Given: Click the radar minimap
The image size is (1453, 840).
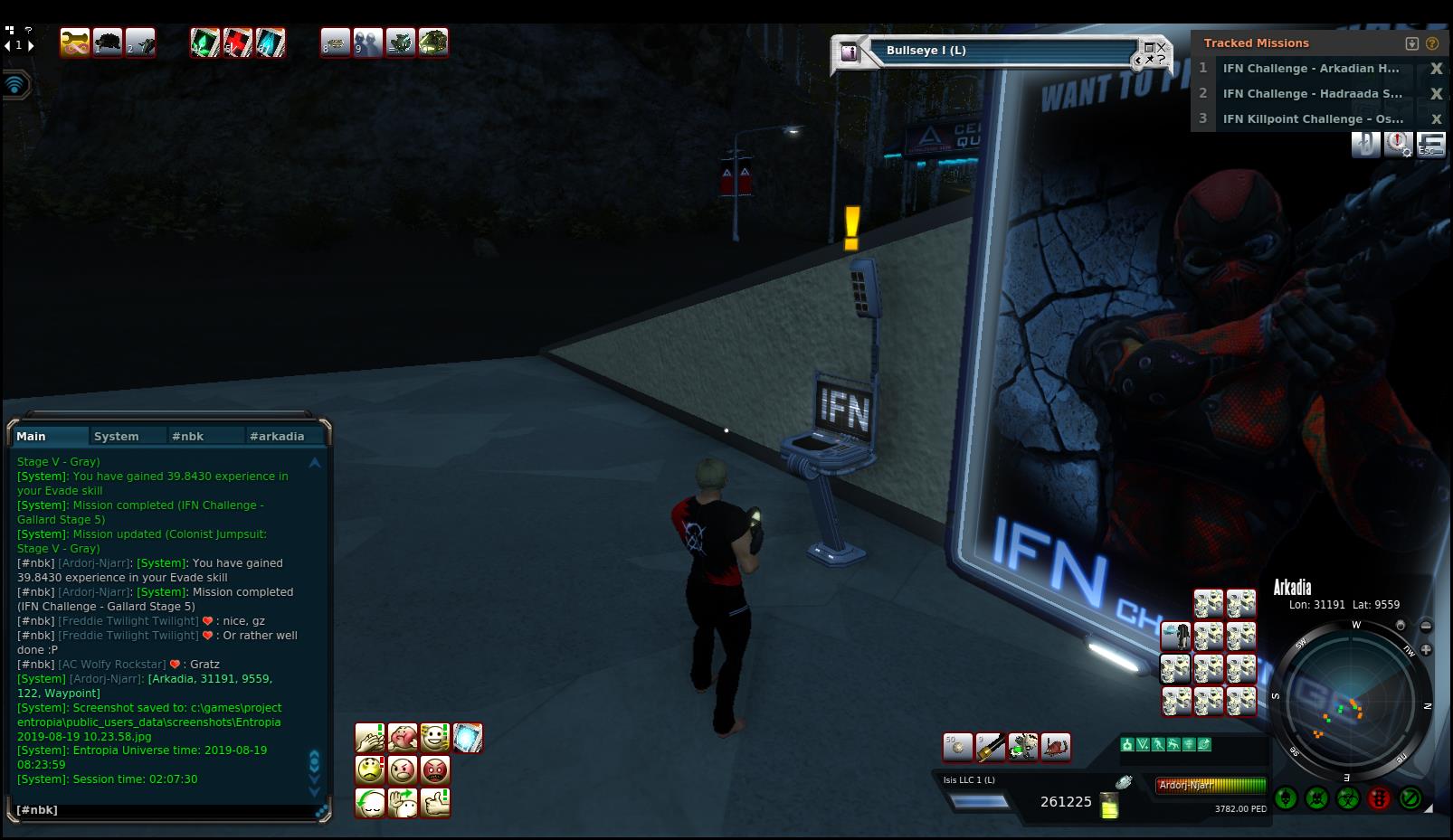Looking at the screenshot, I should tap(1351, 701).
